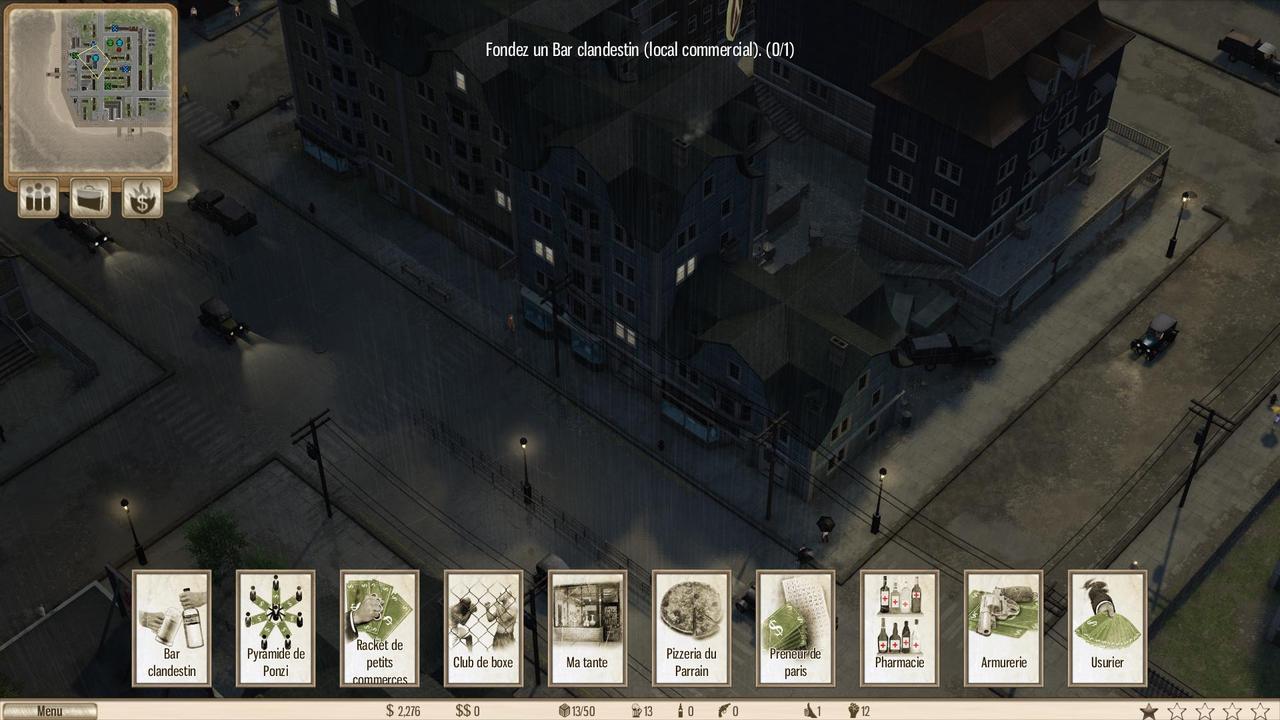Pick the Armurerie gun shop card
Viewport: 1280px width, 720px height.
[1004, 628]
